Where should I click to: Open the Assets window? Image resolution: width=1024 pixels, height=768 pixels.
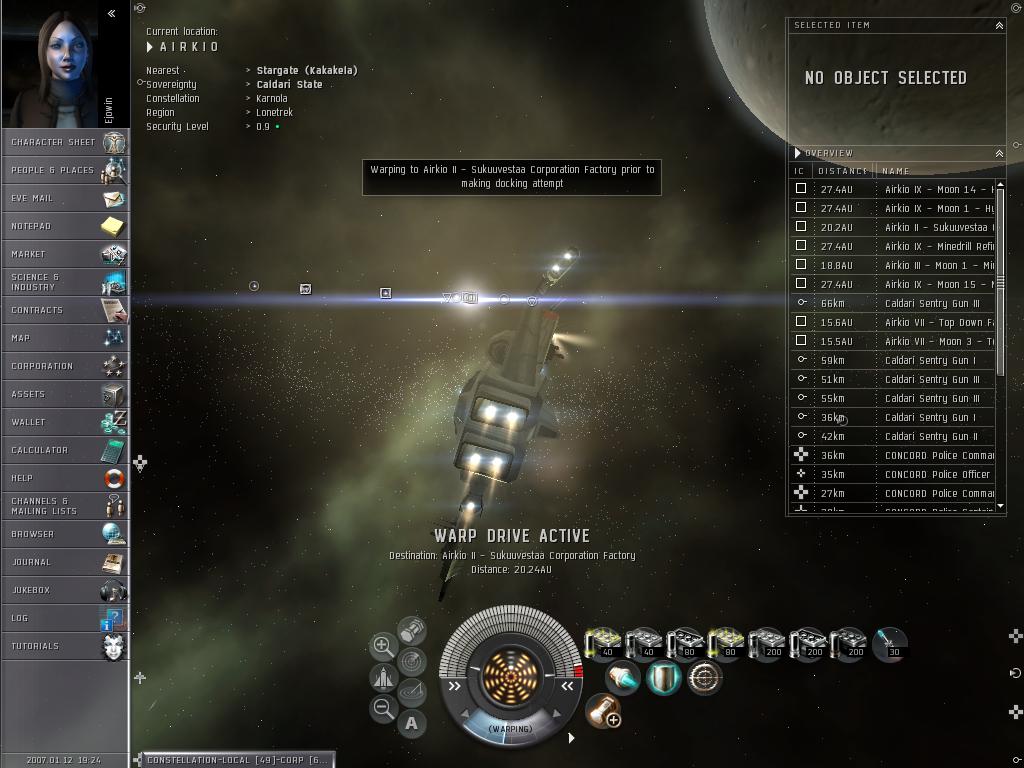tap(64, 394)
